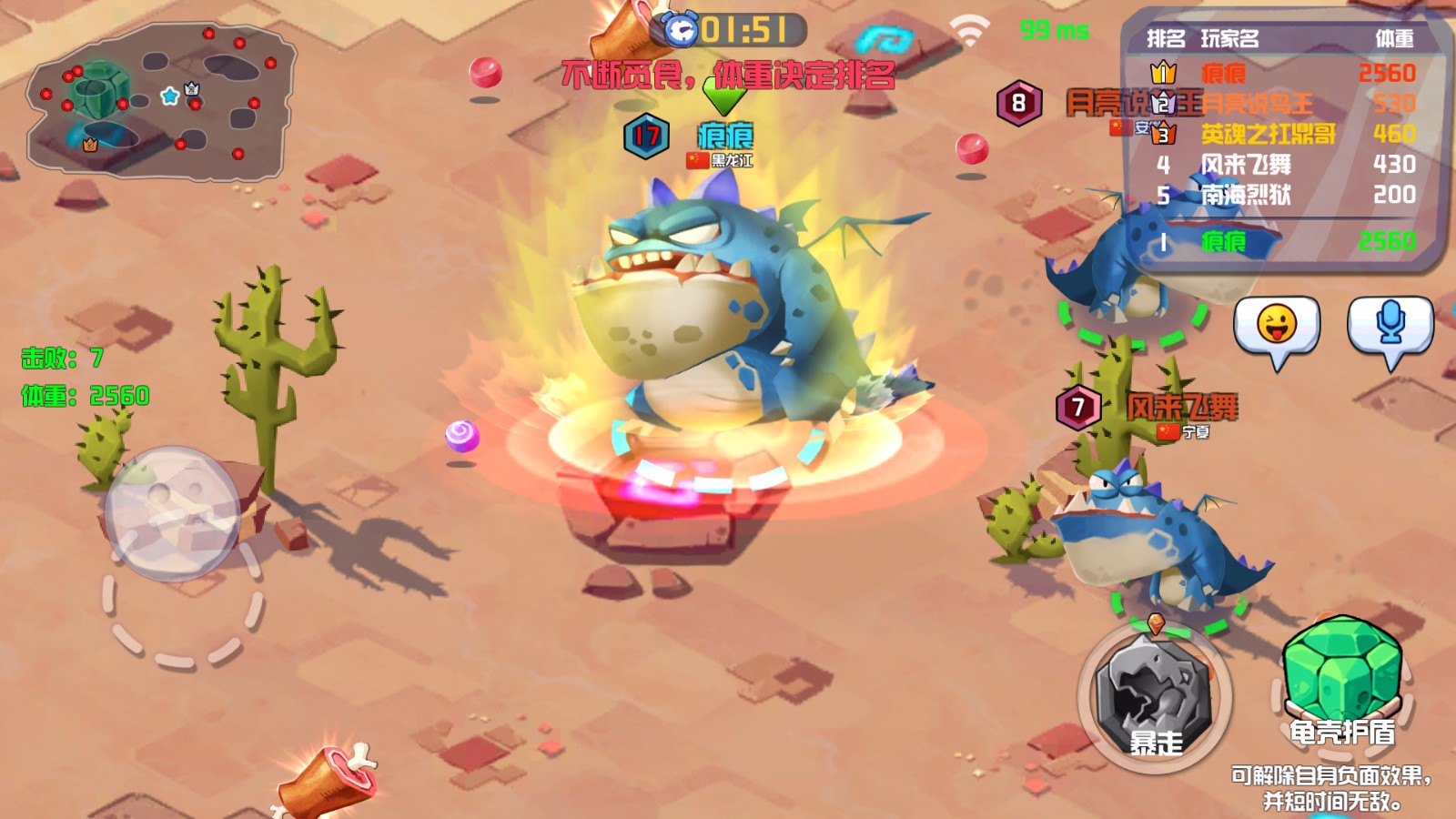Click the minimap in the corner
Screen dimensions: 1456x819
[161, 101]
